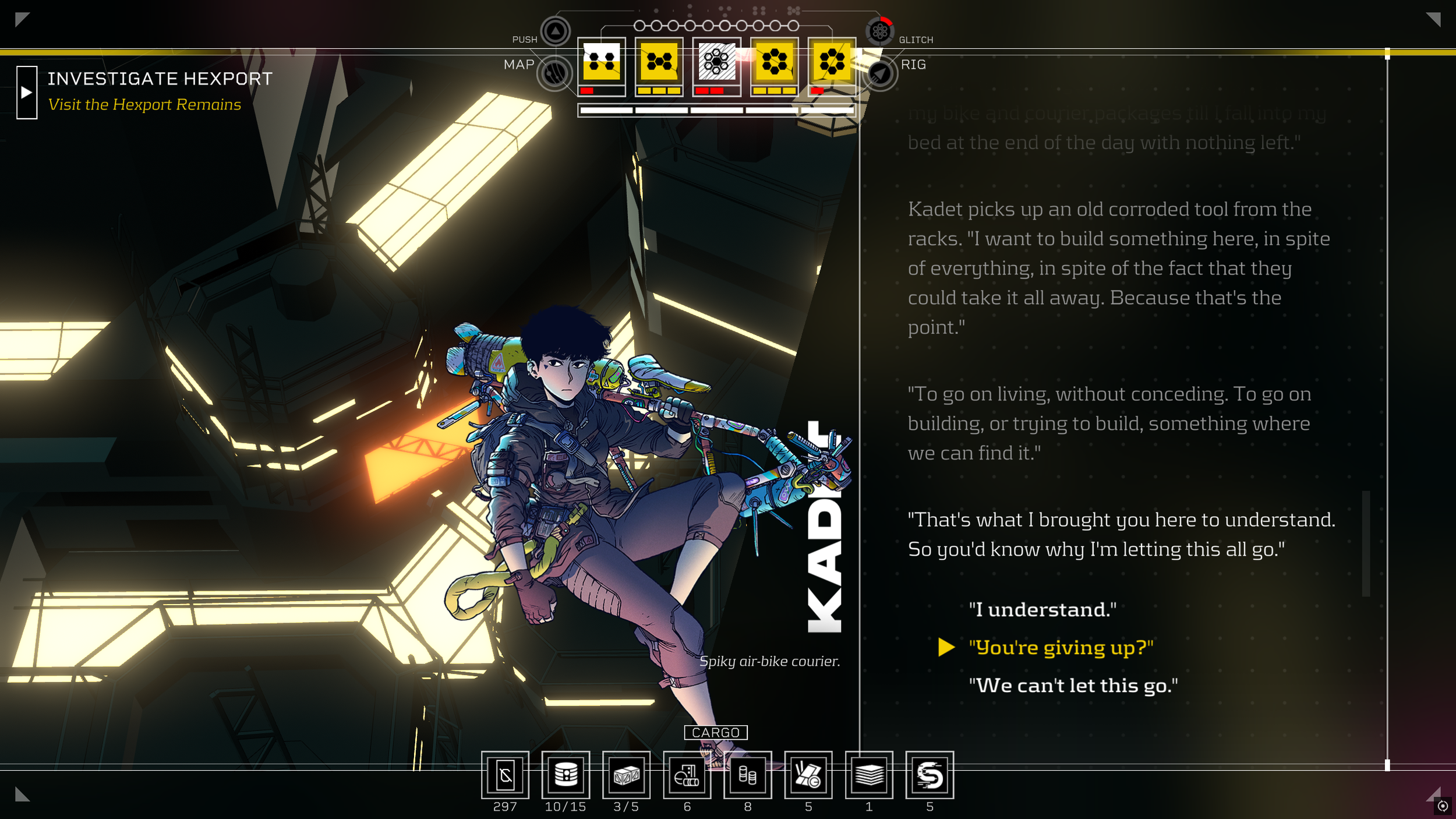Pick the six-value die with one red pip
The image size is (1456, 819).
(x=832, y=61)
